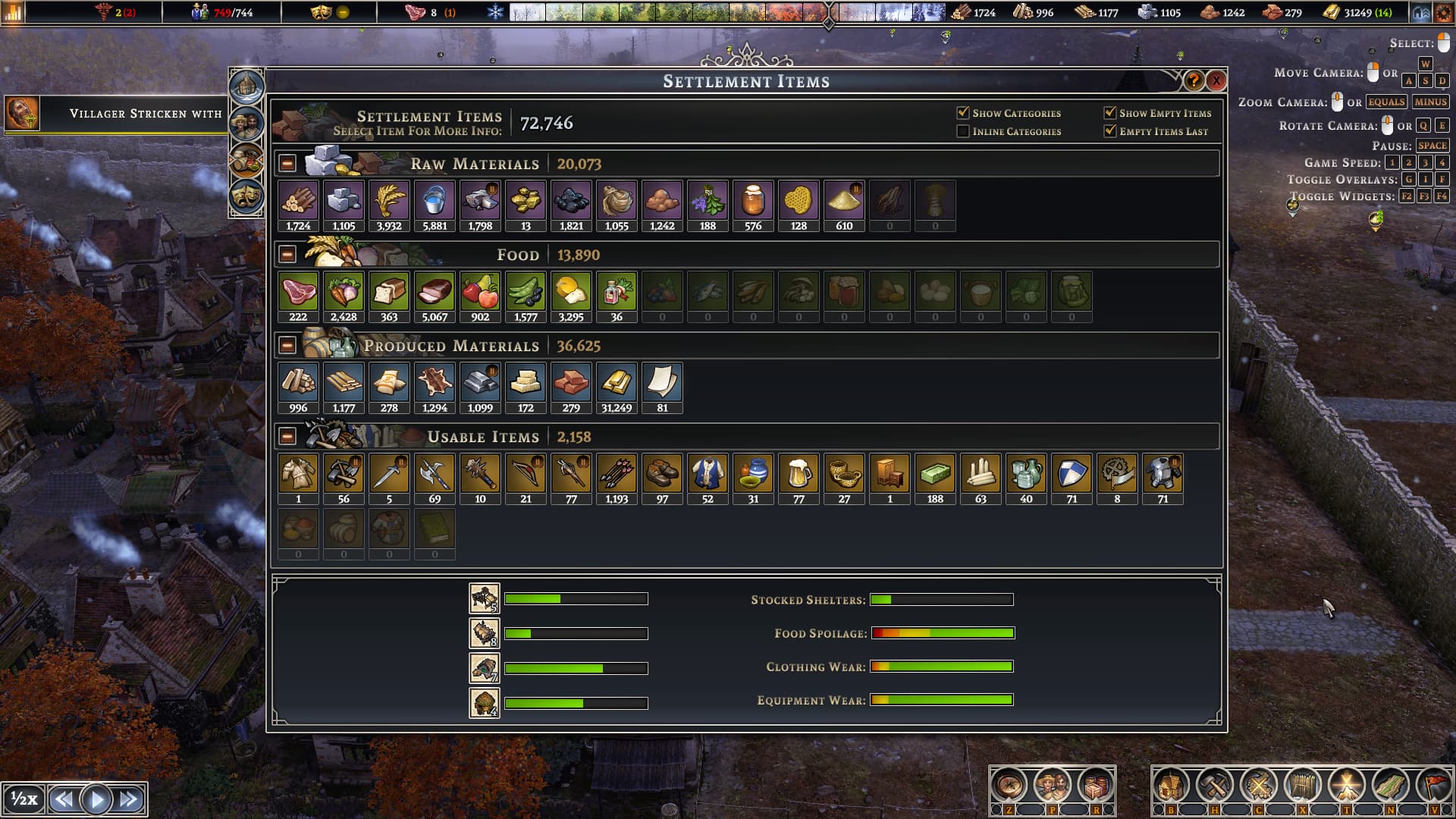Open the help question mark button
The image size is (1456, 819).
[x=1194, y=80]
